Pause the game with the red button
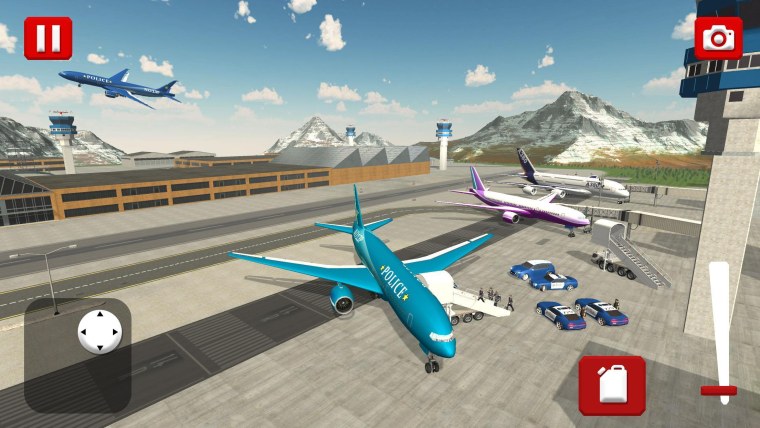 (48, 38)
